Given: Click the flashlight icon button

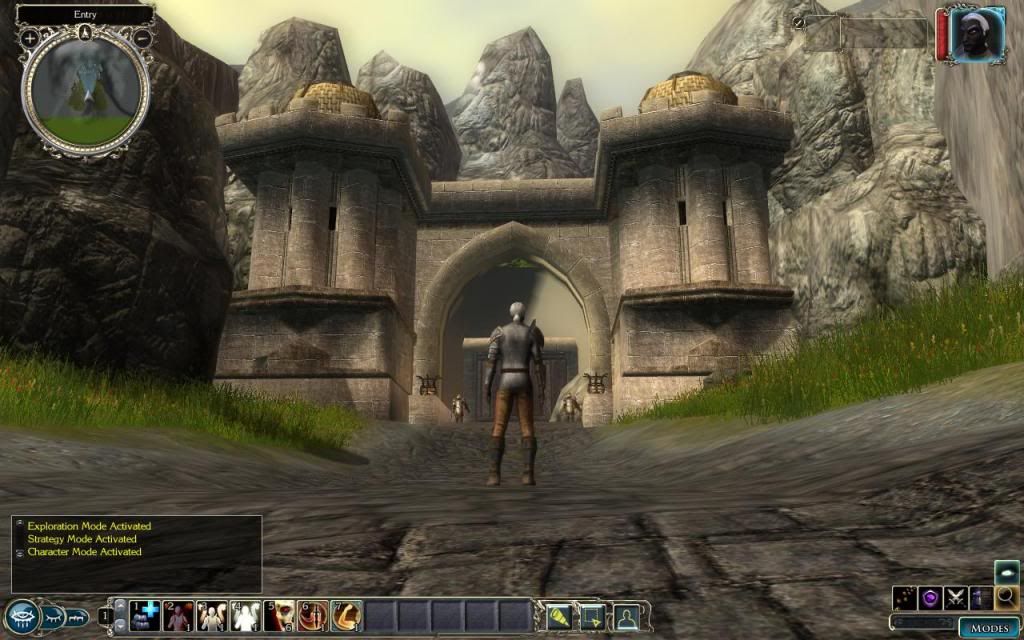Looking at the screenshot, I should [x=558, y=616].
